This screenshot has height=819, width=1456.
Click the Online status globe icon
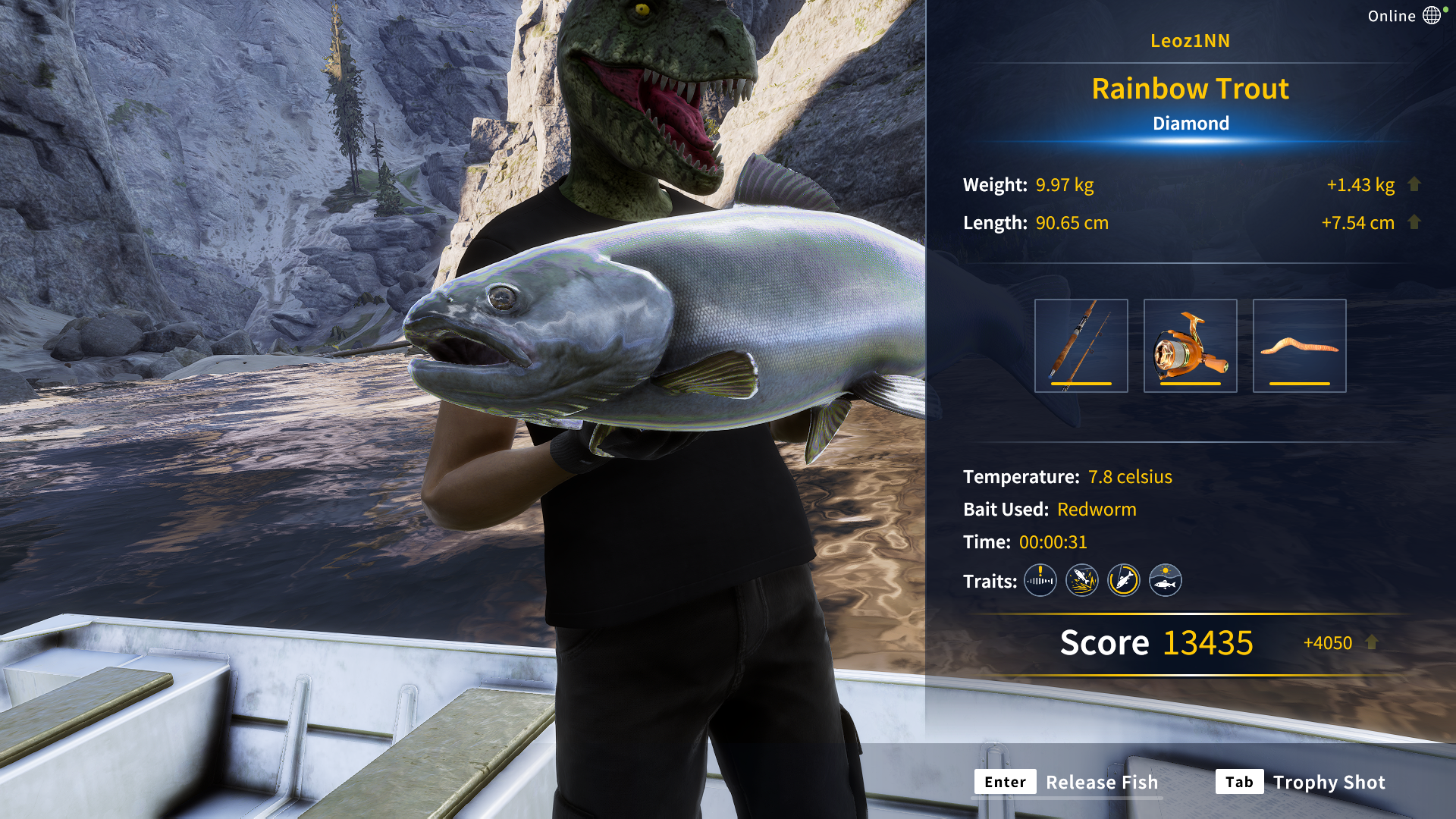[x=1432, y=14]
